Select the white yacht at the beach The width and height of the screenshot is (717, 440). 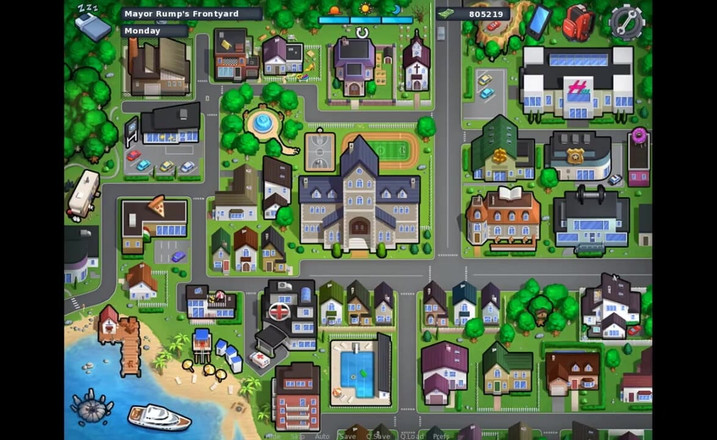pyautogui.click(x=158, y=415)
